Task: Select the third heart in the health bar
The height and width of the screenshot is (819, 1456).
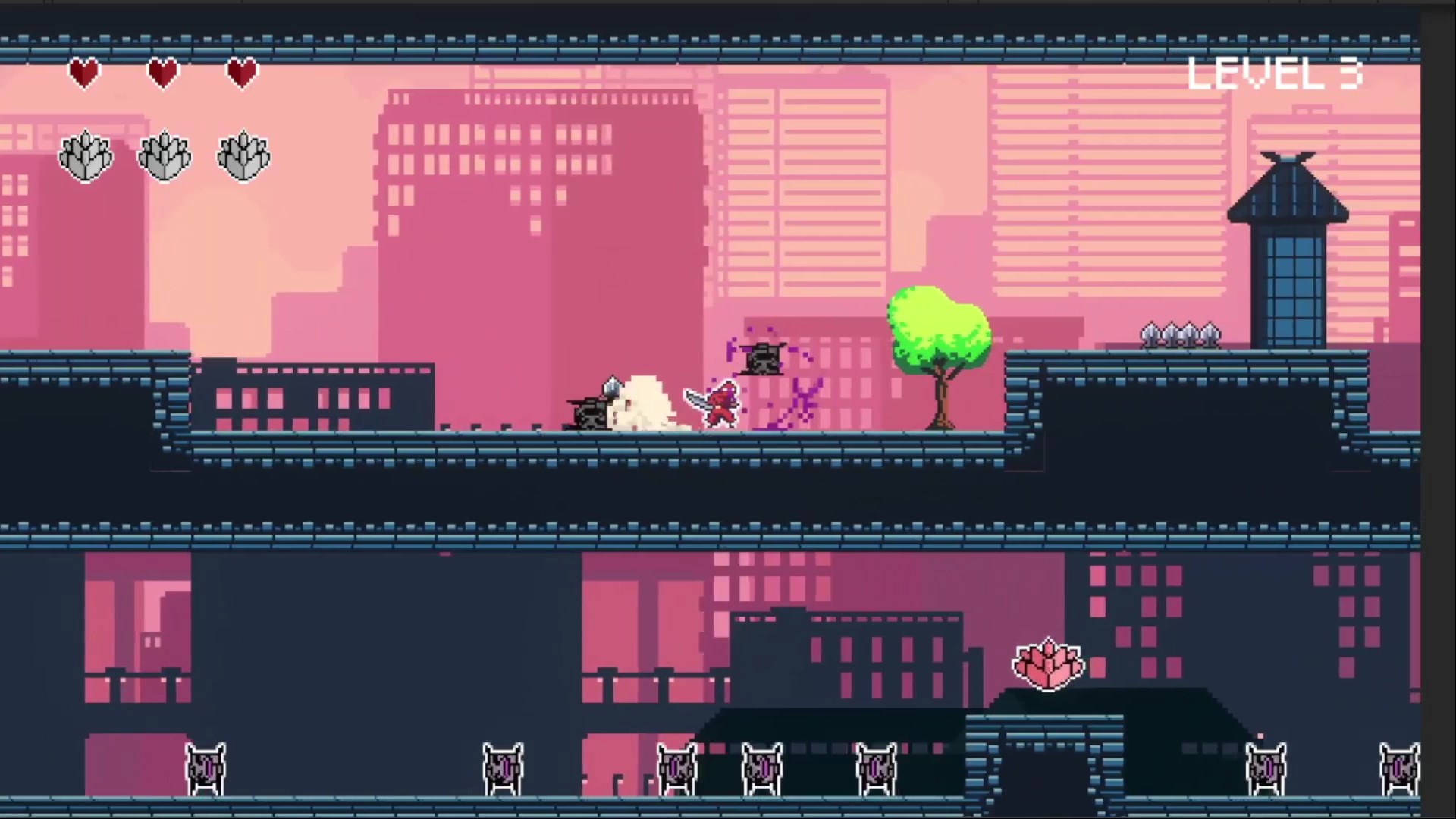Action: (242, 72)
